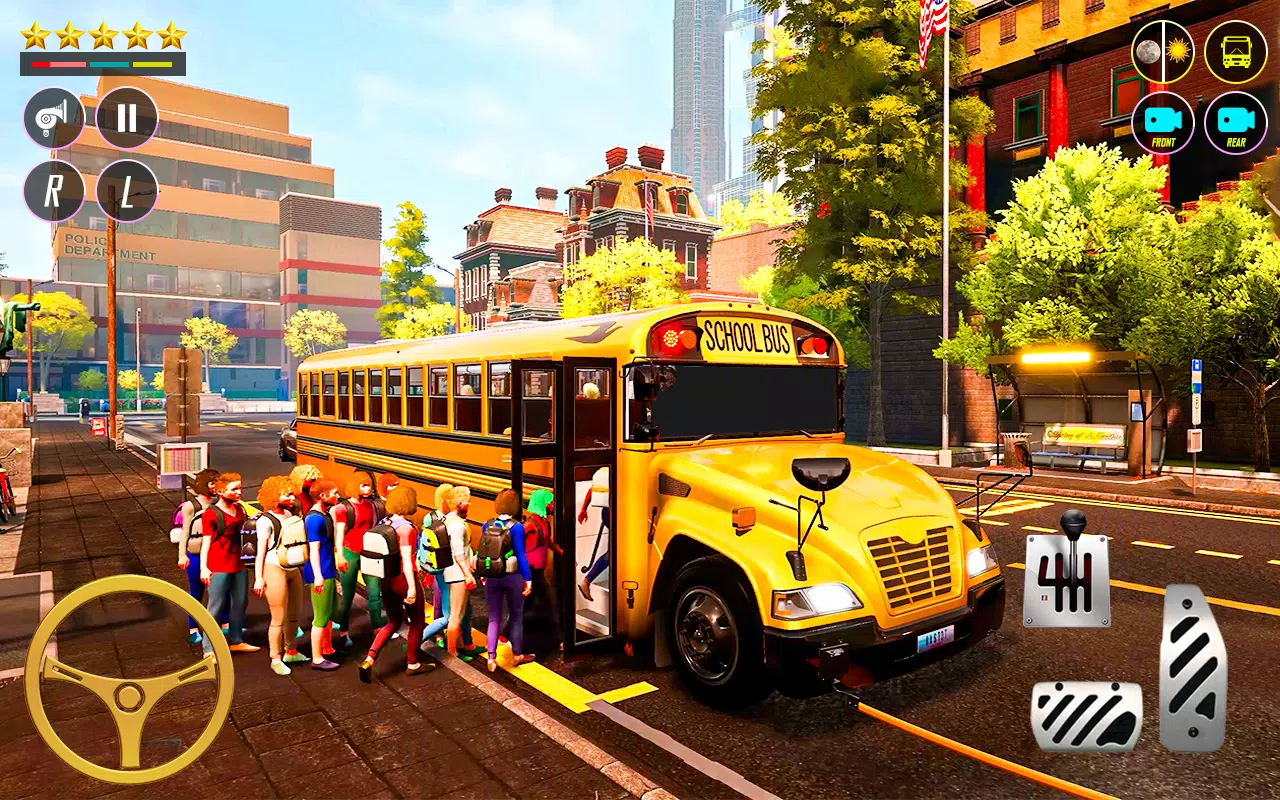The image size is (1280, 800).
Task: Tap the yellow bus icon button
Action: [1235, 51]
